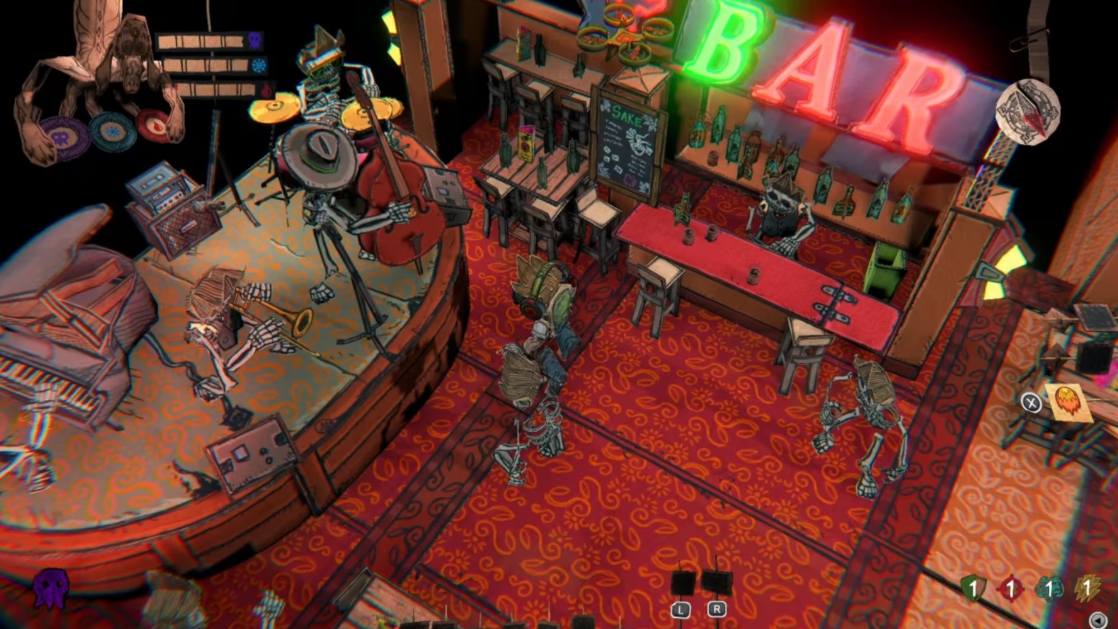Click the purple skull poker chip

pyautogui.click(x=63, y=136)
